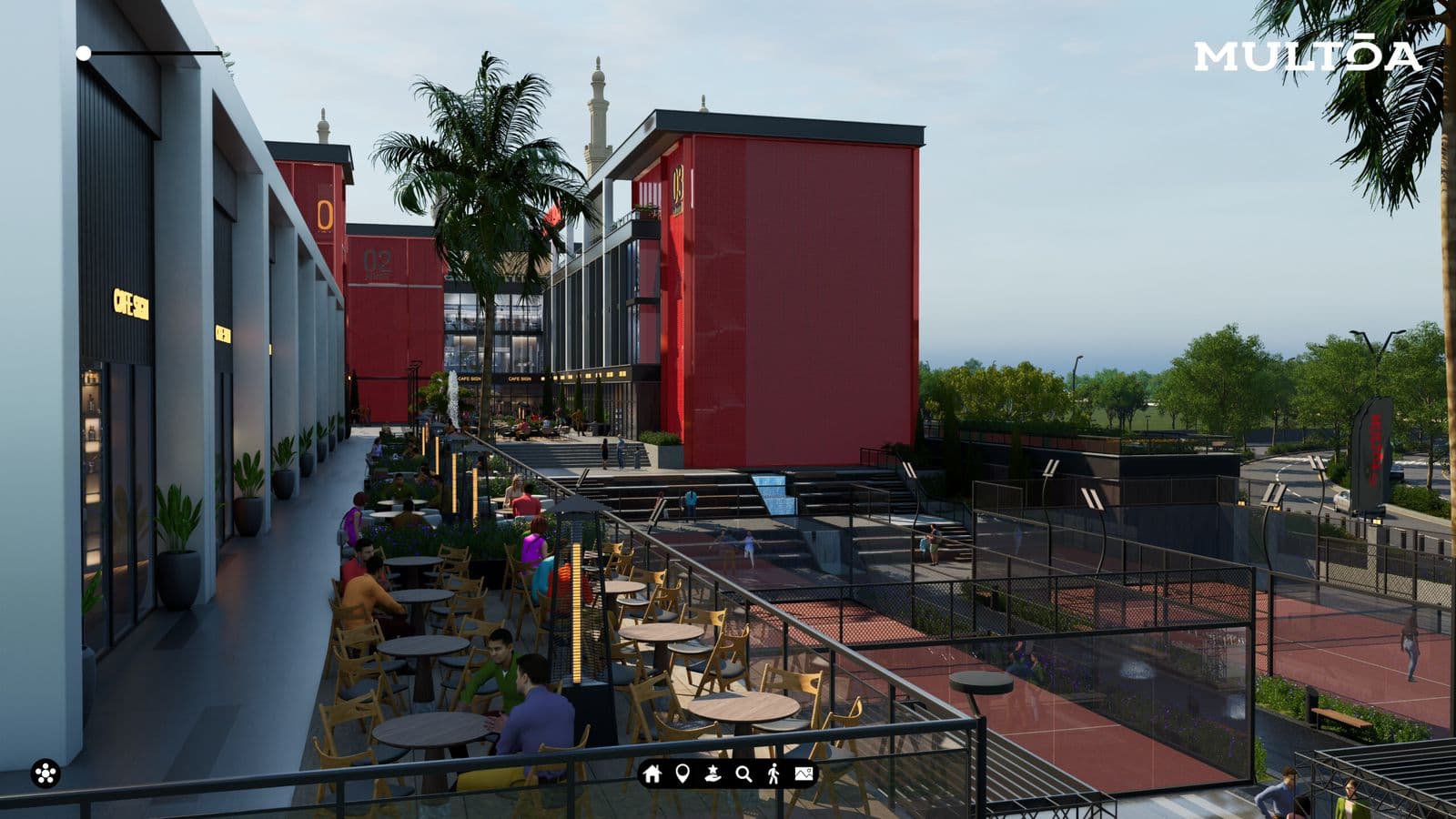Click the MULTQA logo
Viewport: 1456px width, 819px height.
point(1308,56)
